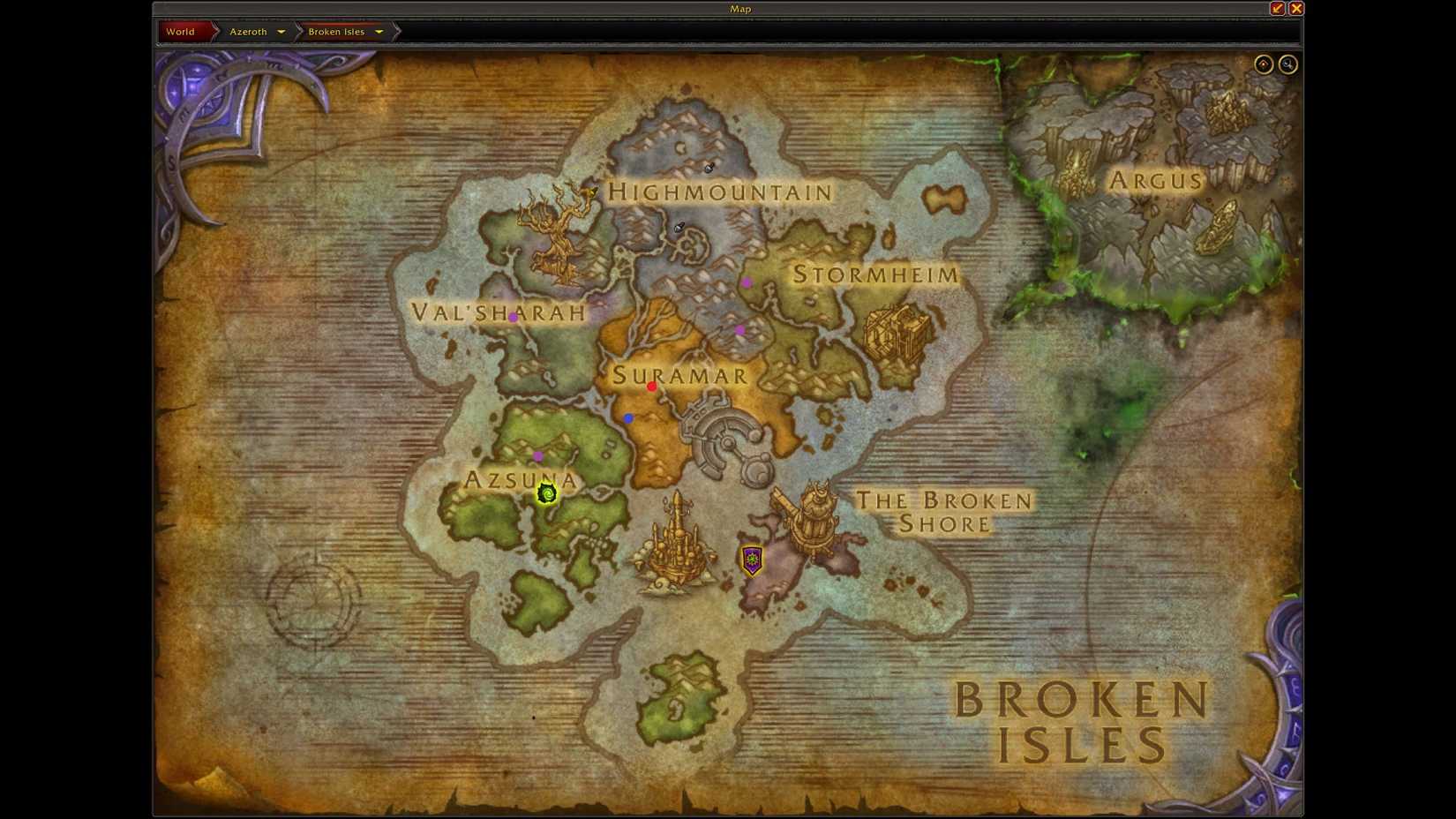Screen dimensions: 1456x819
Task: Click the Highmountain zone label
Action: coord(720,192)
